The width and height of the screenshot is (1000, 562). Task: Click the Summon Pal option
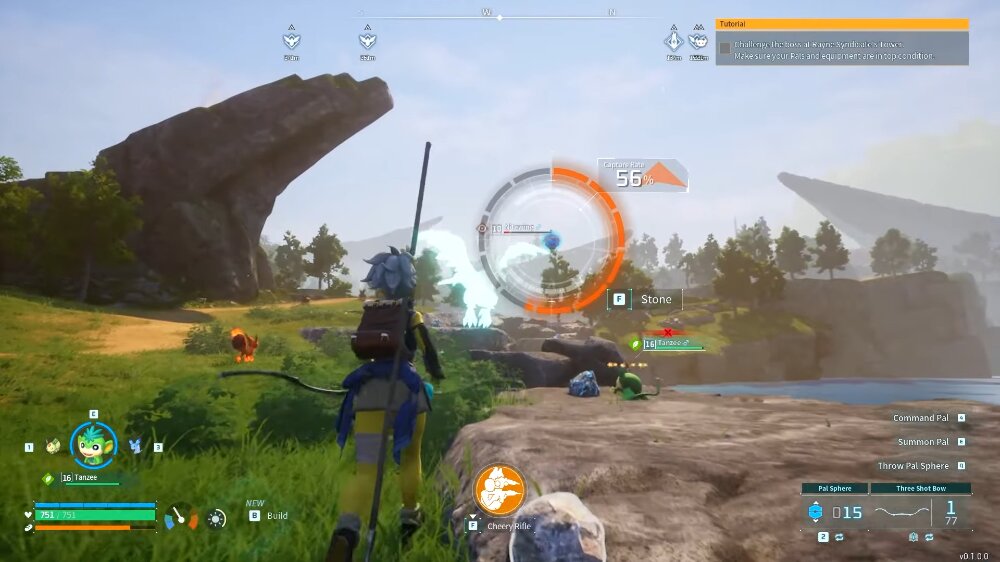[x=923, y=441]
